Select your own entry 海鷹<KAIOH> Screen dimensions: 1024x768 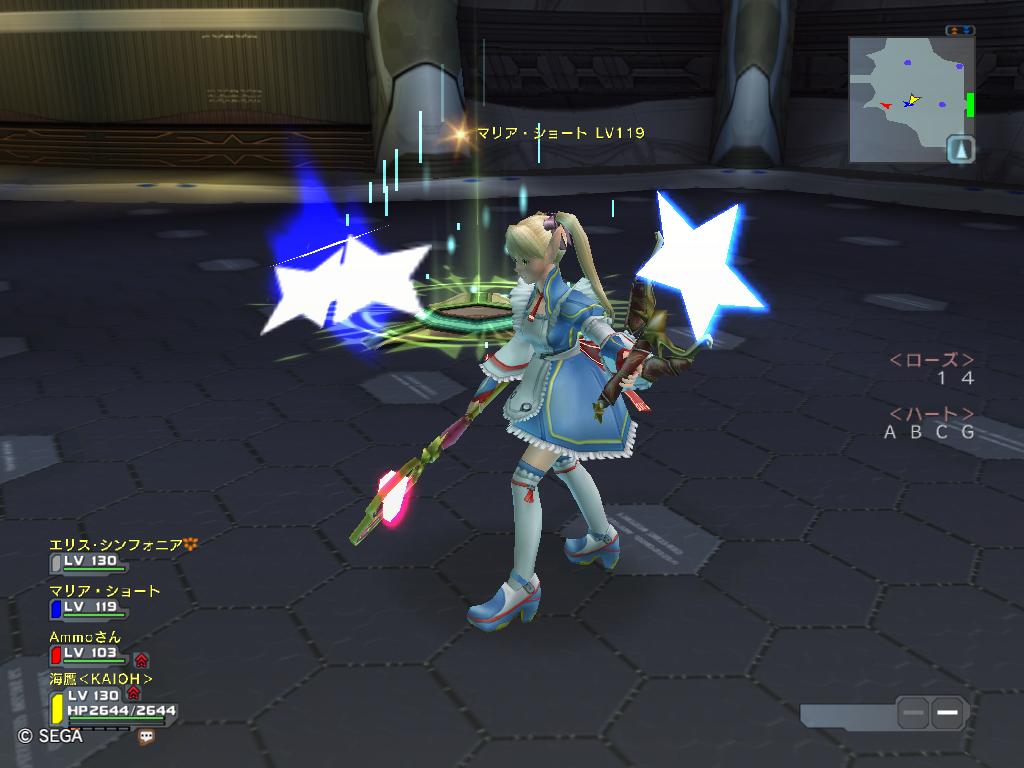[x=101, y=679]
